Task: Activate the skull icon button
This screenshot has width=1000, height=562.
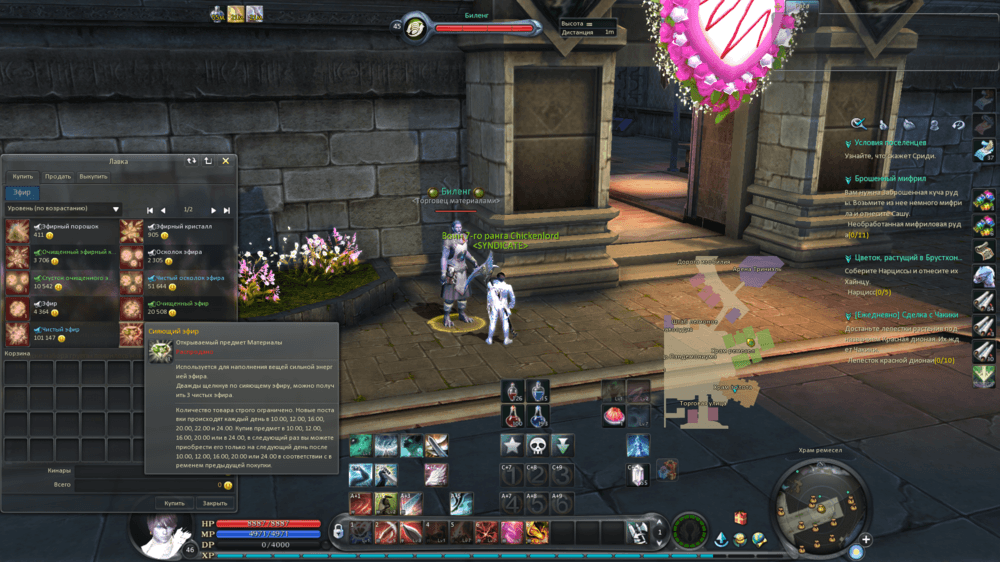Action: point(538,444)
